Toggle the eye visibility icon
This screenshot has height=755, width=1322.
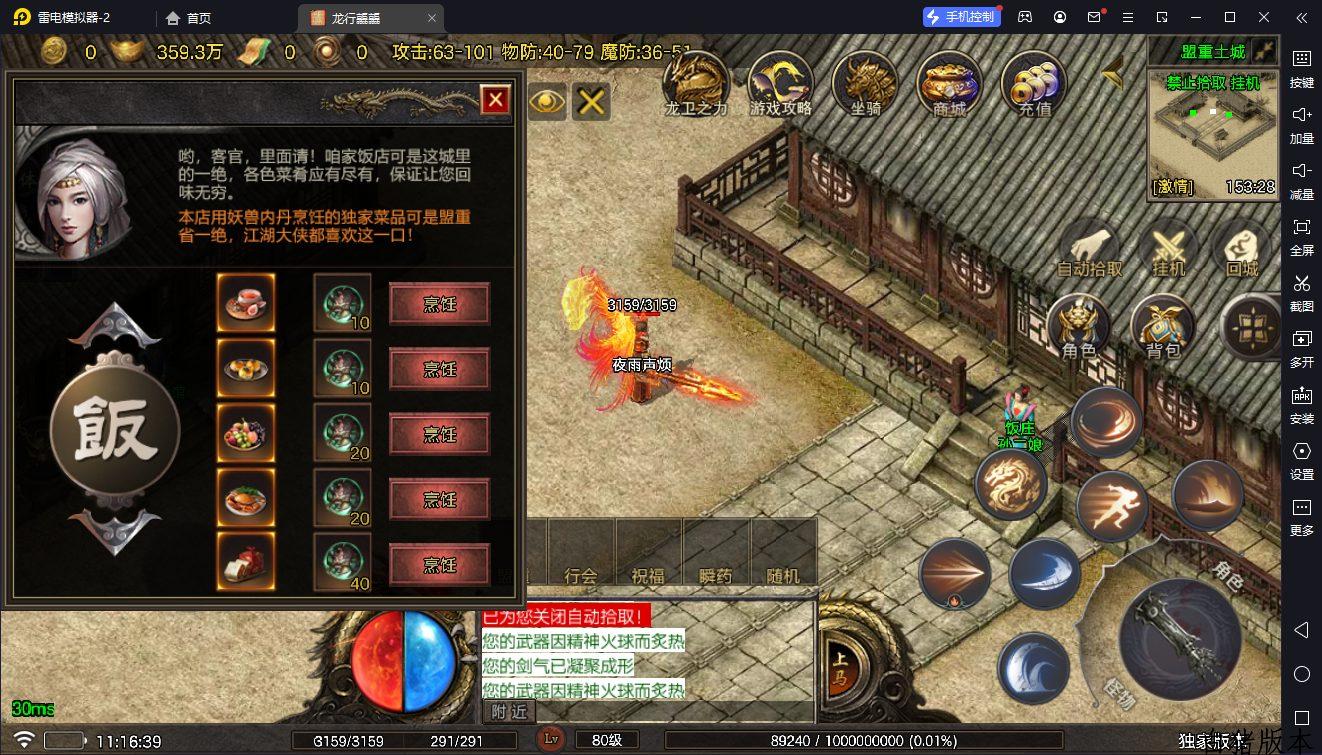tap(547, 100)
